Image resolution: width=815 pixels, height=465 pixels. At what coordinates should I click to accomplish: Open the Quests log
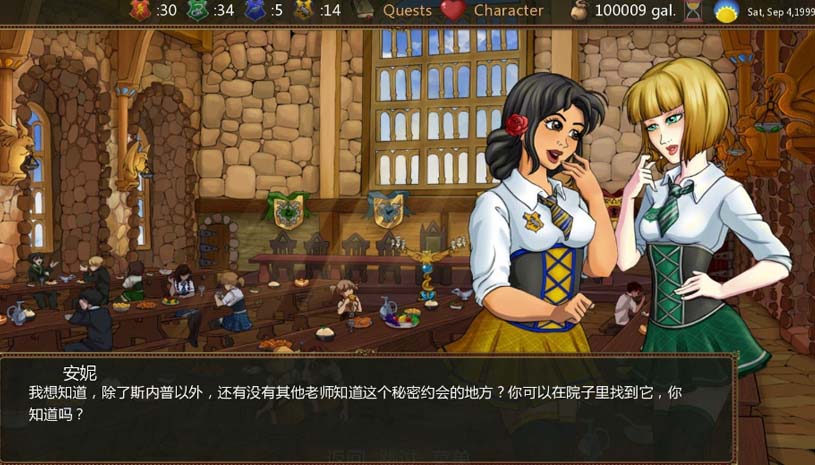click(407, 11)
